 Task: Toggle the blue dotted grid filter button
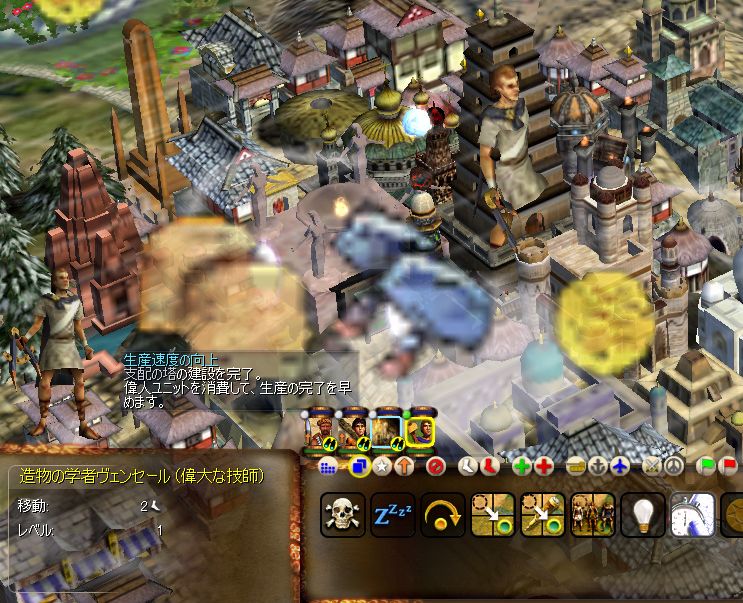click(x=327, y=466)
